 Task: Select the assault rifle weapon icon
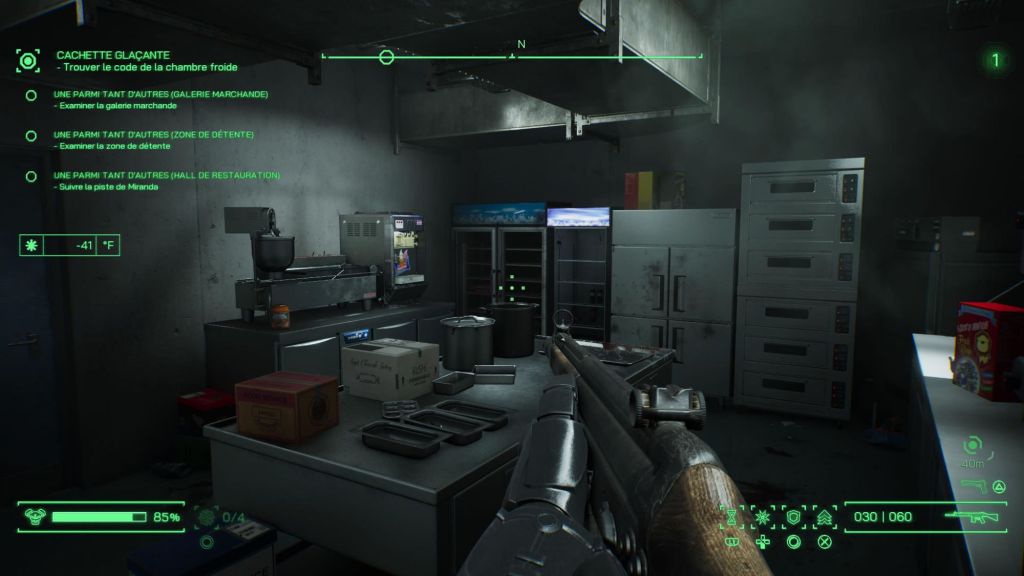[971, 517]
